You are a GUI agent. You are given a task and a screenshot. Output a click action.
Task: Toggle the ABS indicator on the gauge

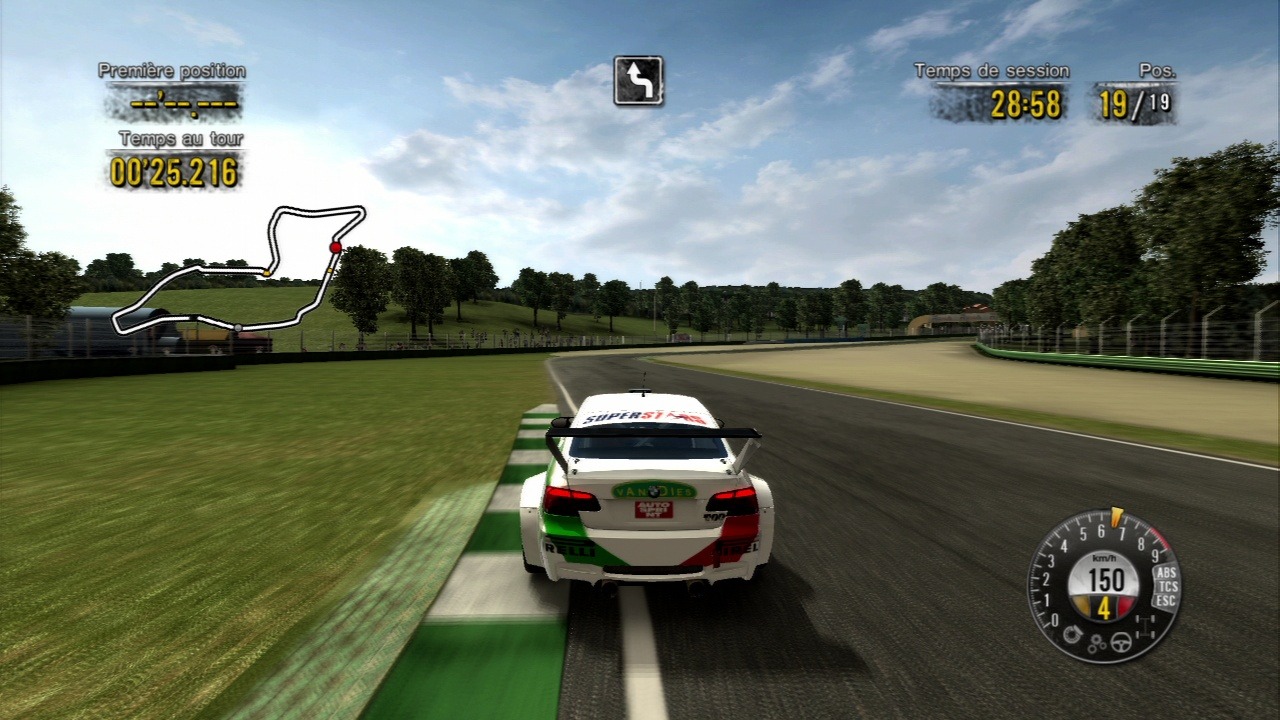click(1165, 572)
